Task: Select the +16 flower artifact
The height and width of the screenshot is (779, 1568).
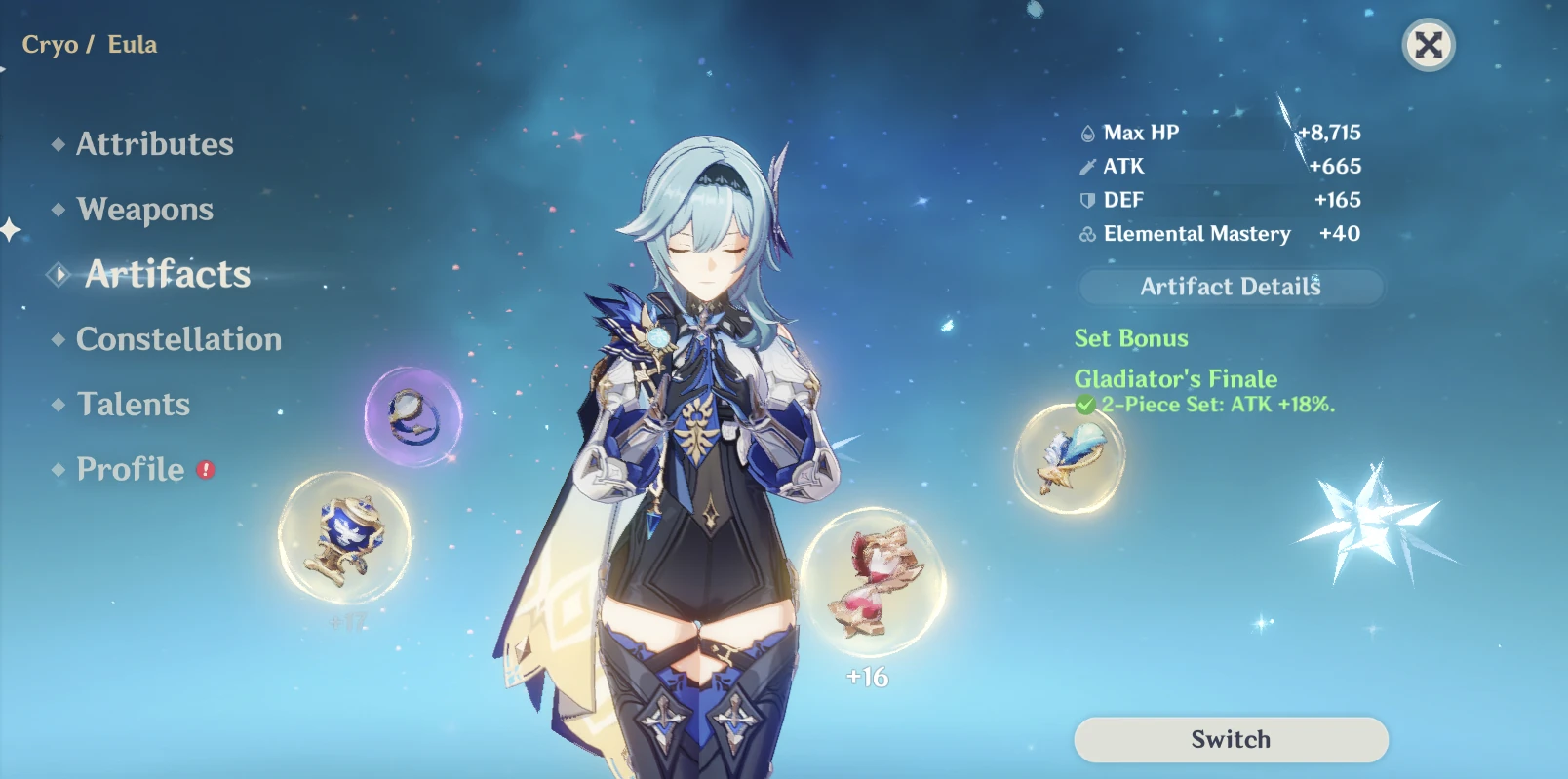Action: [x=871, y=583]
